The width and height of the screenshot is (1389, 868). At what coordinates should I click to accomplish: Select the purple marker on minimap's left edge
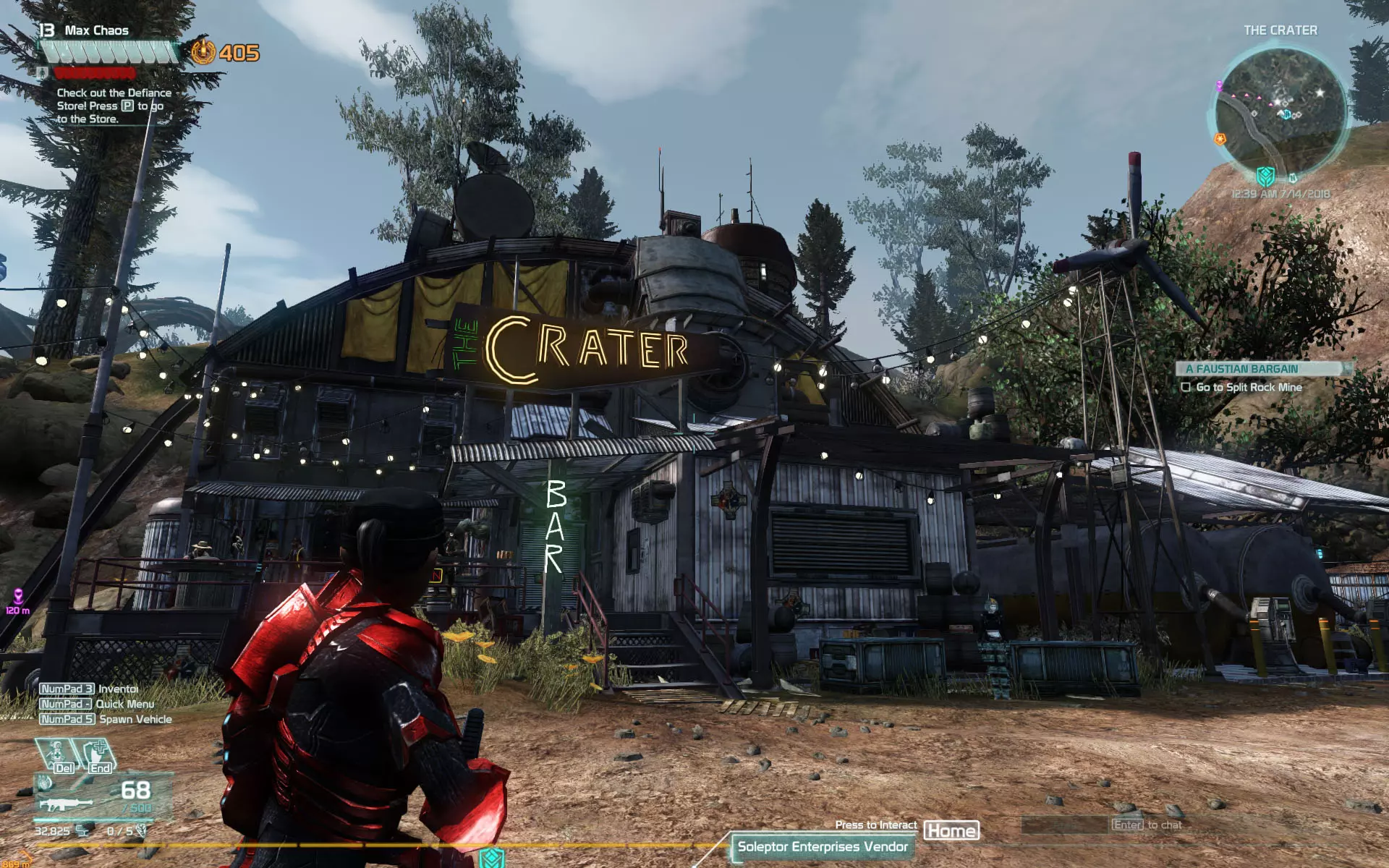[x=1219, y=86]
